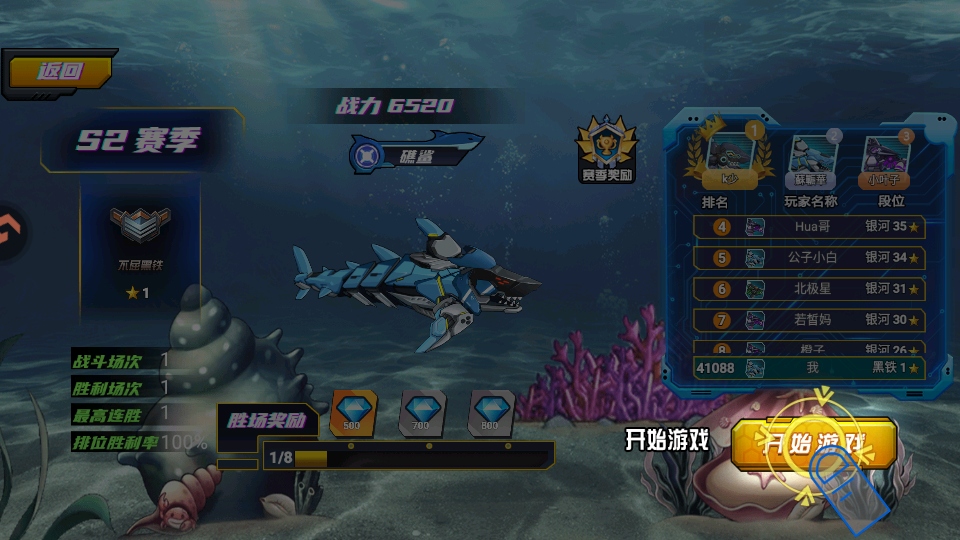Open the 不屈黑铁 rank tier badge

click(x=139, y=240)
